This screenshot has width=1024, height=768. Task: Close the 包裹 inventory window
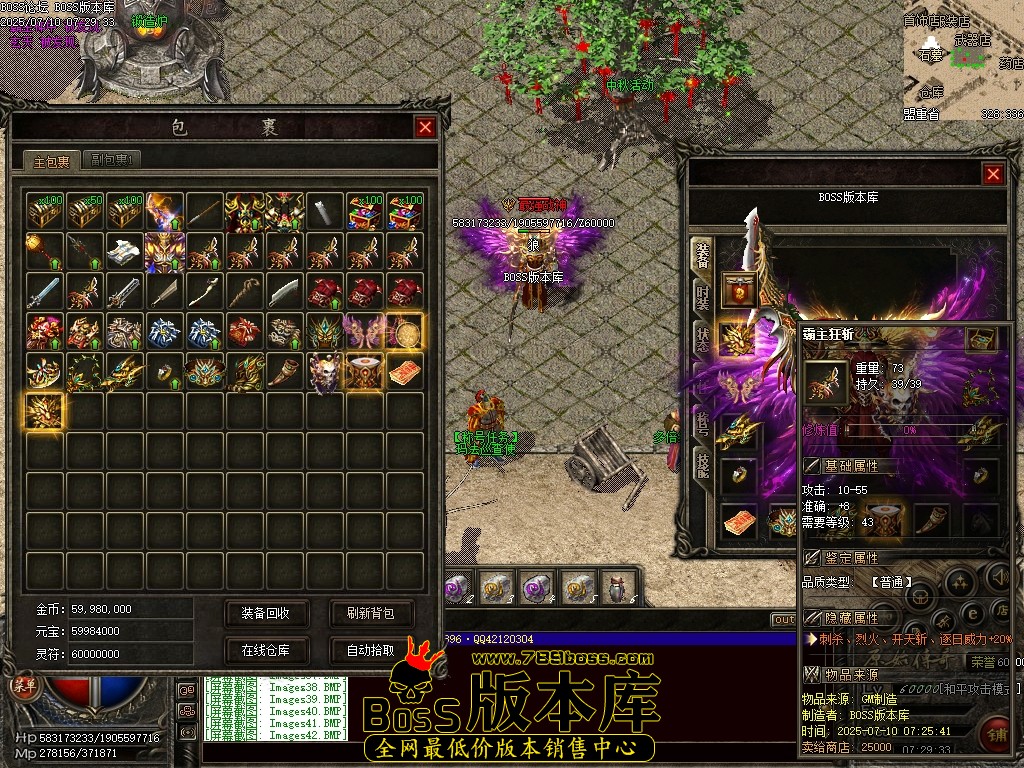425,128
